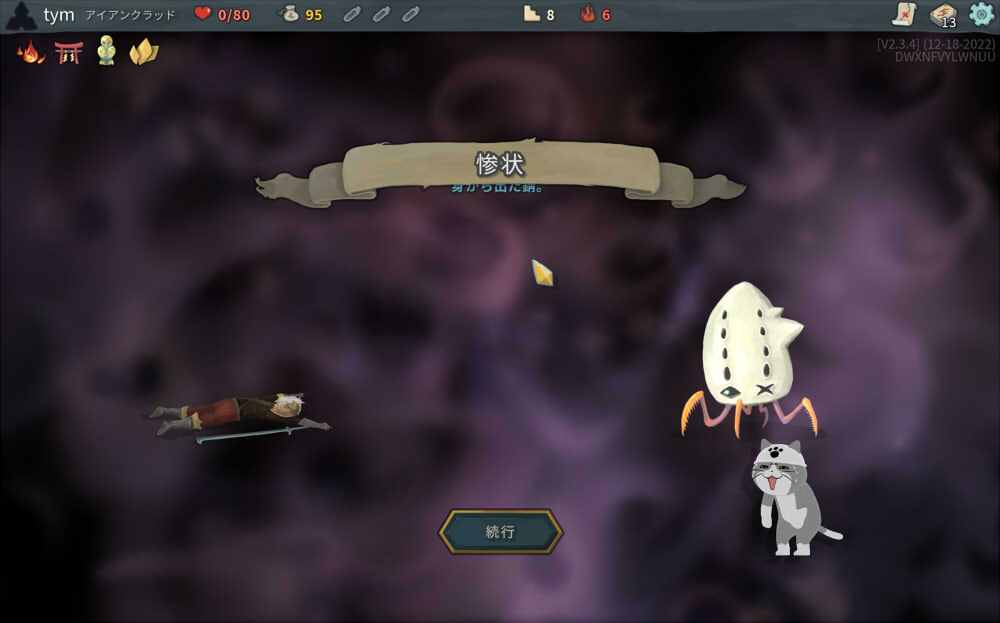Inspect the golden leaves relic
1000x623 pixels.
[143, 52]
